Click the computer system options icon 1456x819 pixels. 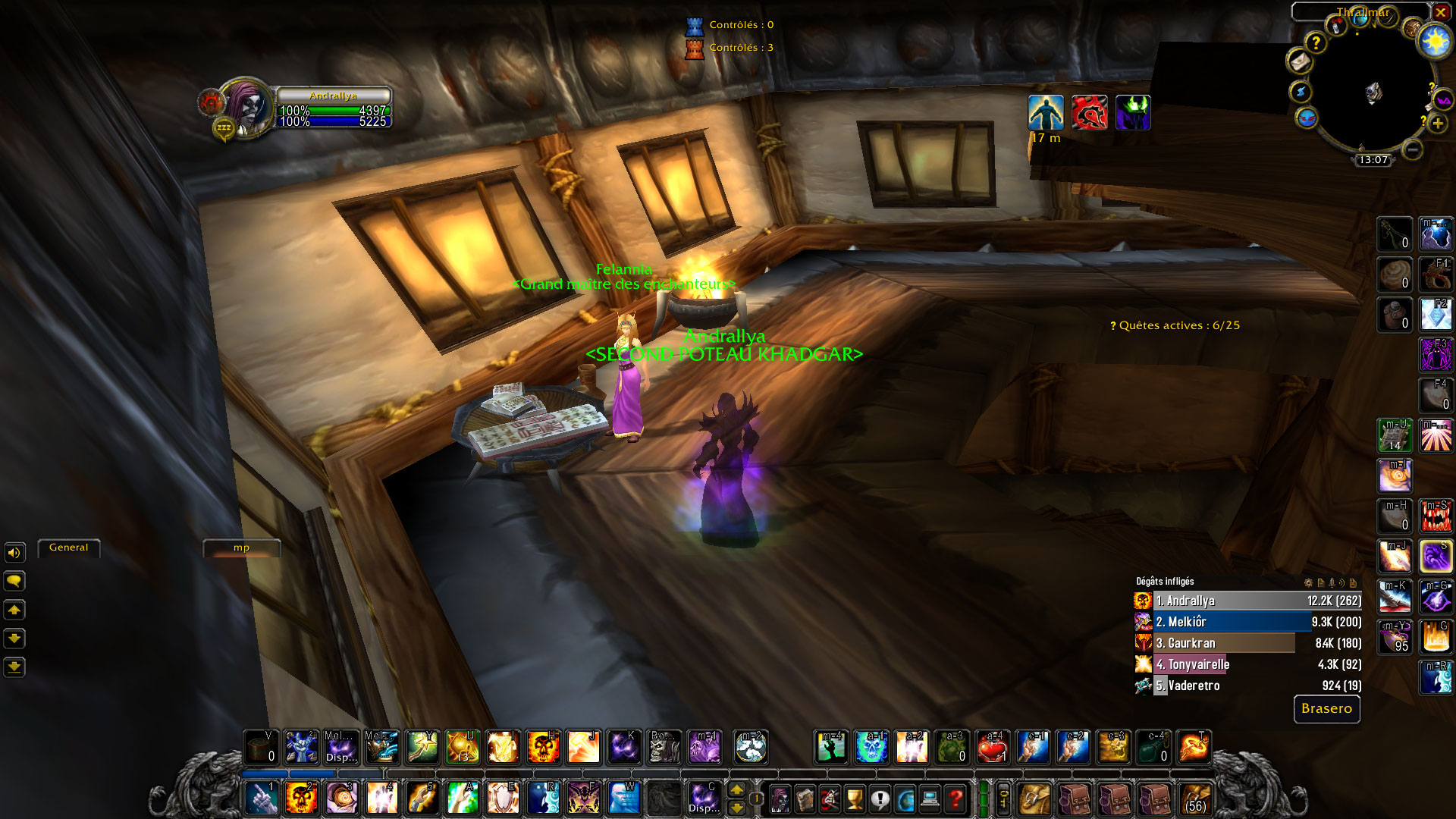click(x=930, y=800)
